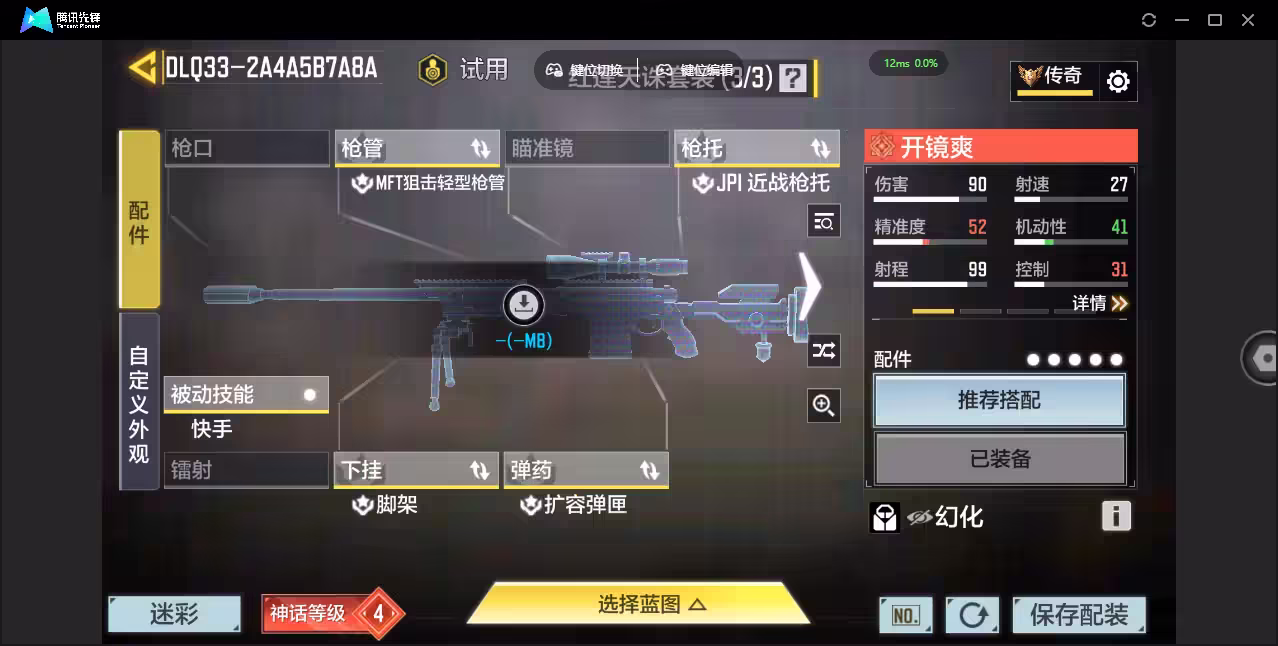Close the emulator window
The width and height of the screenshot is (1278, 646).
click(1248, 20)
